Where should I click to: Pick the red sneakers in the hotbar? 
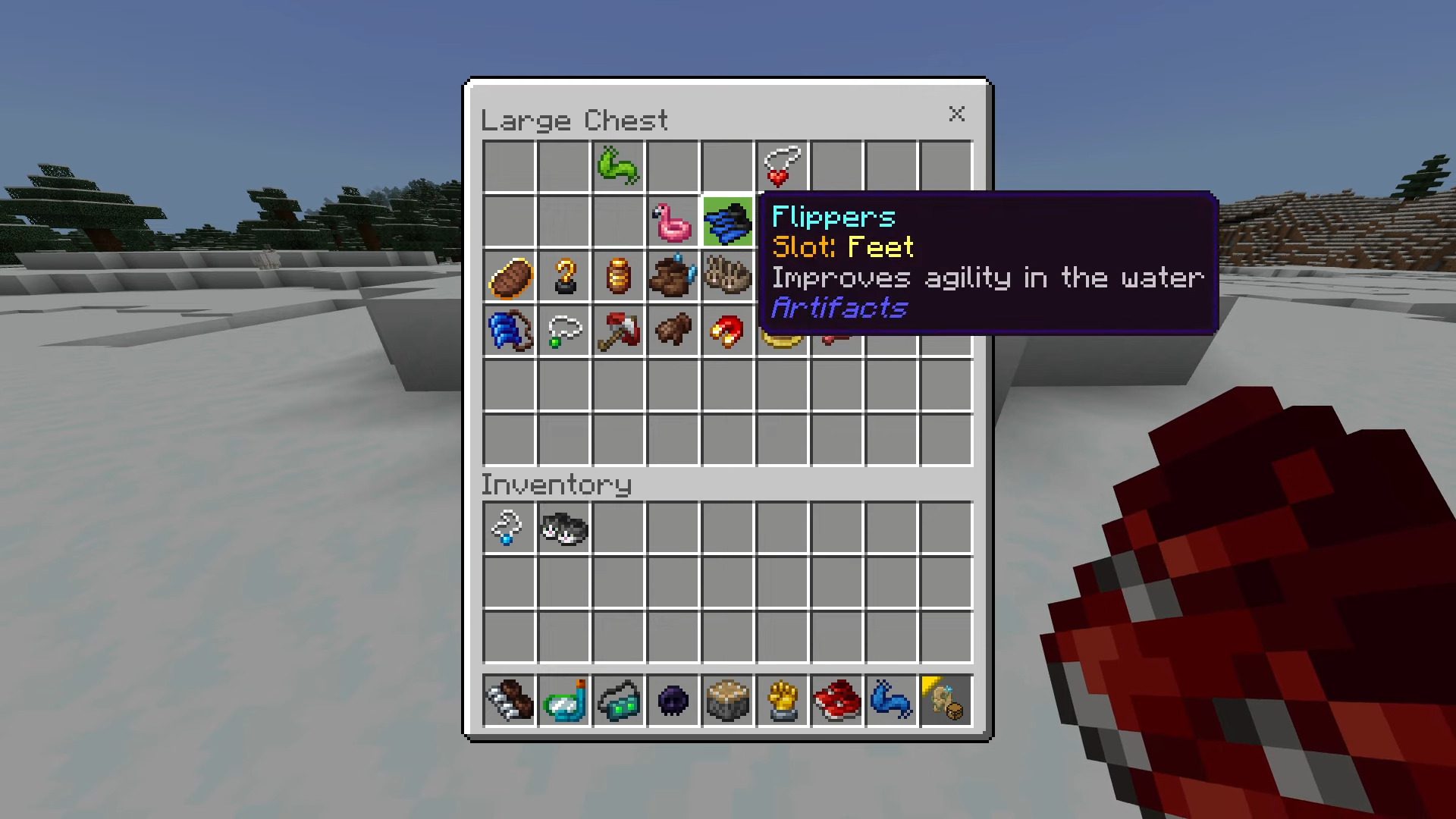pyautogui.click(x=836, y=701)
